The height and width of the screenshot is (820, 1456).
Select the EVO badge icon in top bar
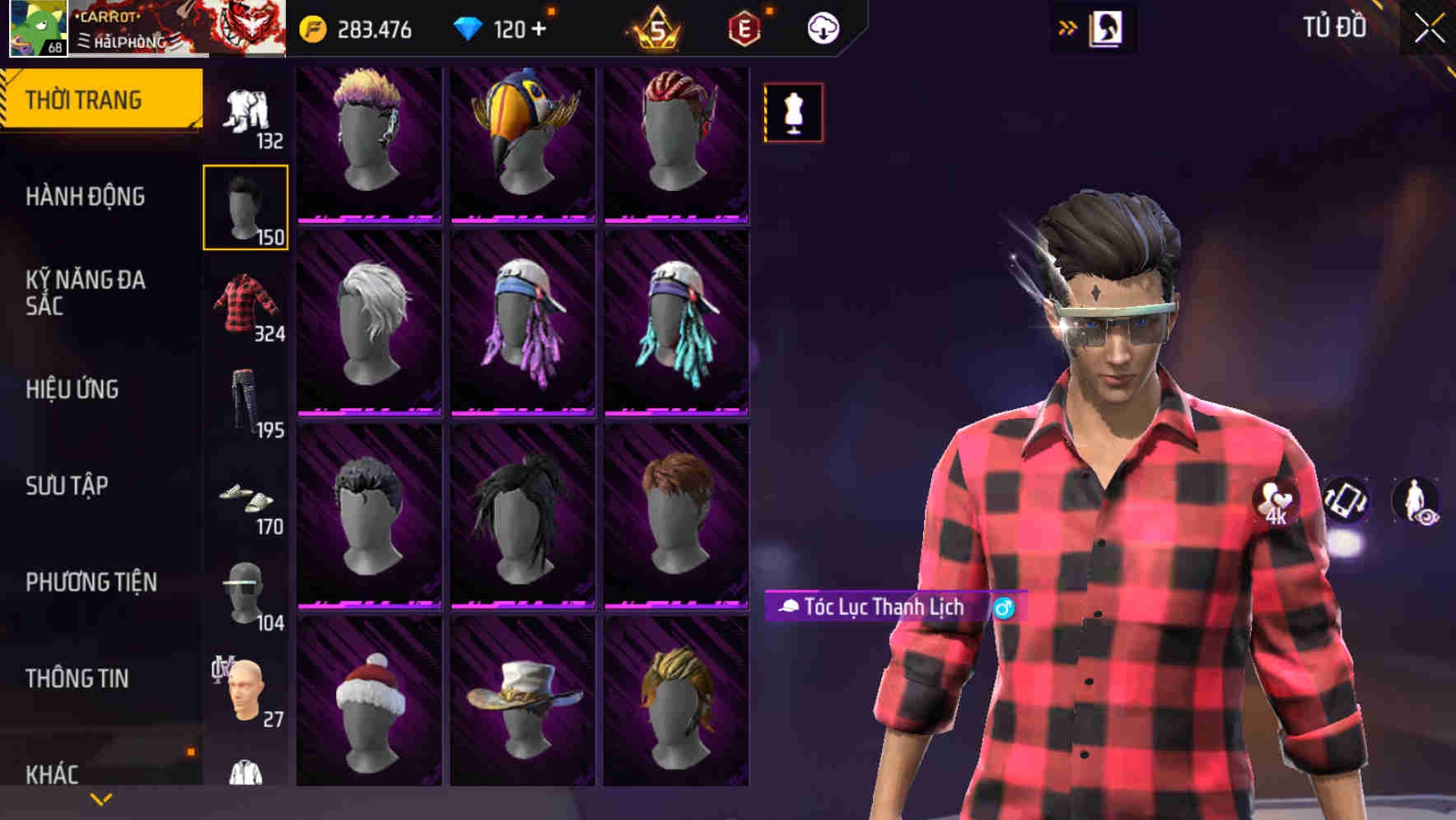[744, 27]
